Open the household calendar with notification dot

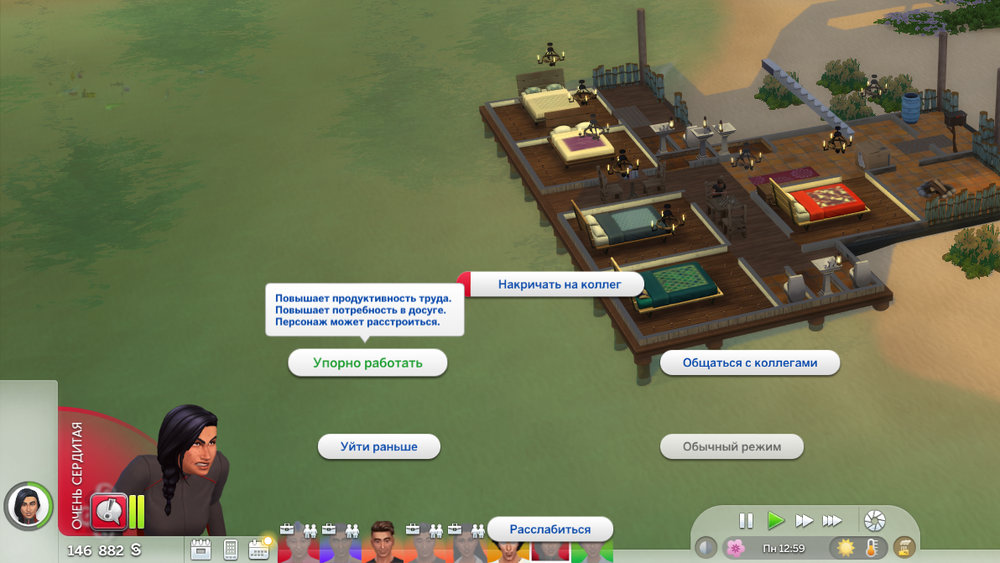(259, 548)
